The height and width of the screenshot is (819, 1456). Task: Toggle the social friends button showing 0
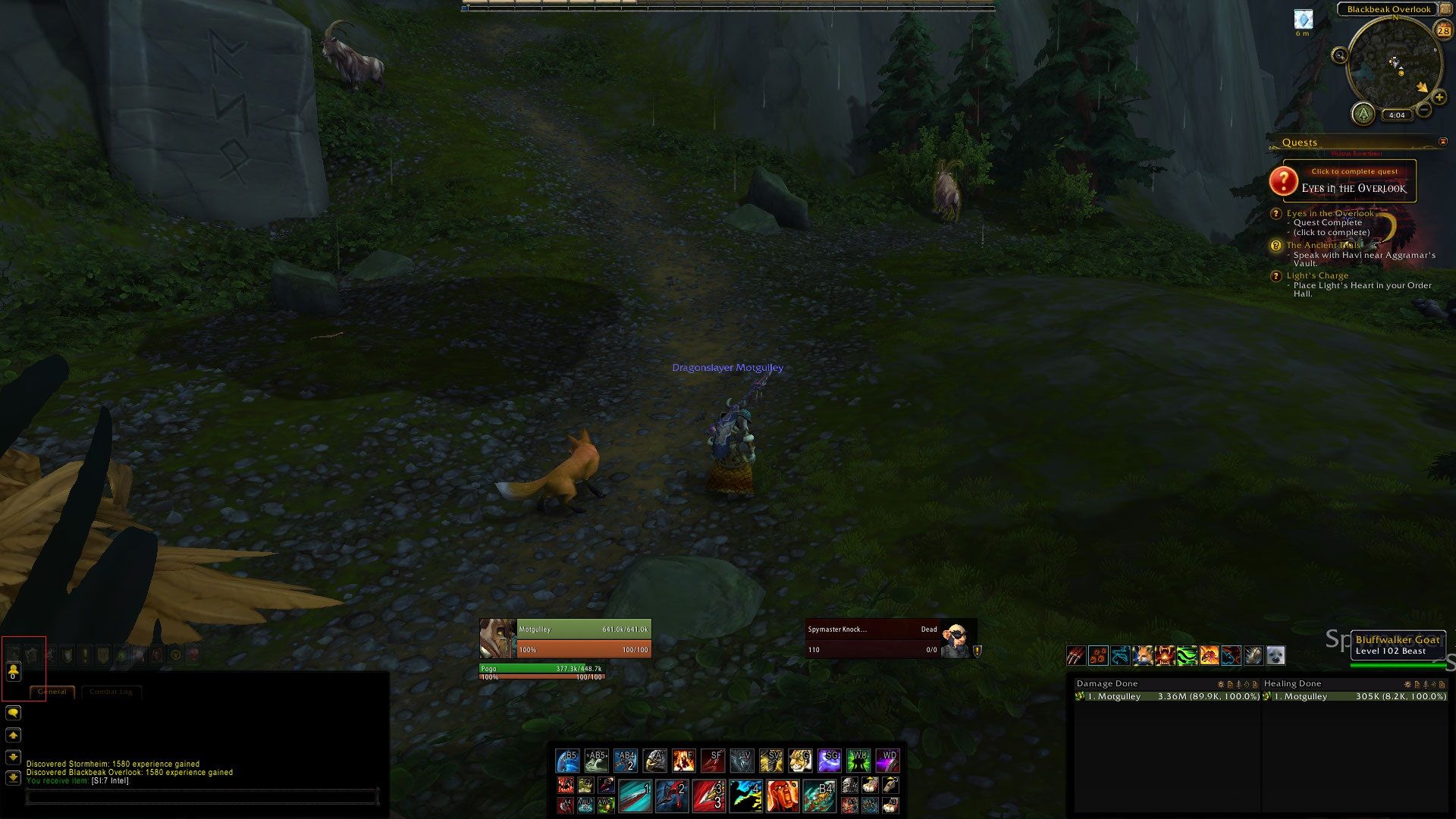[x=14, y=673]
